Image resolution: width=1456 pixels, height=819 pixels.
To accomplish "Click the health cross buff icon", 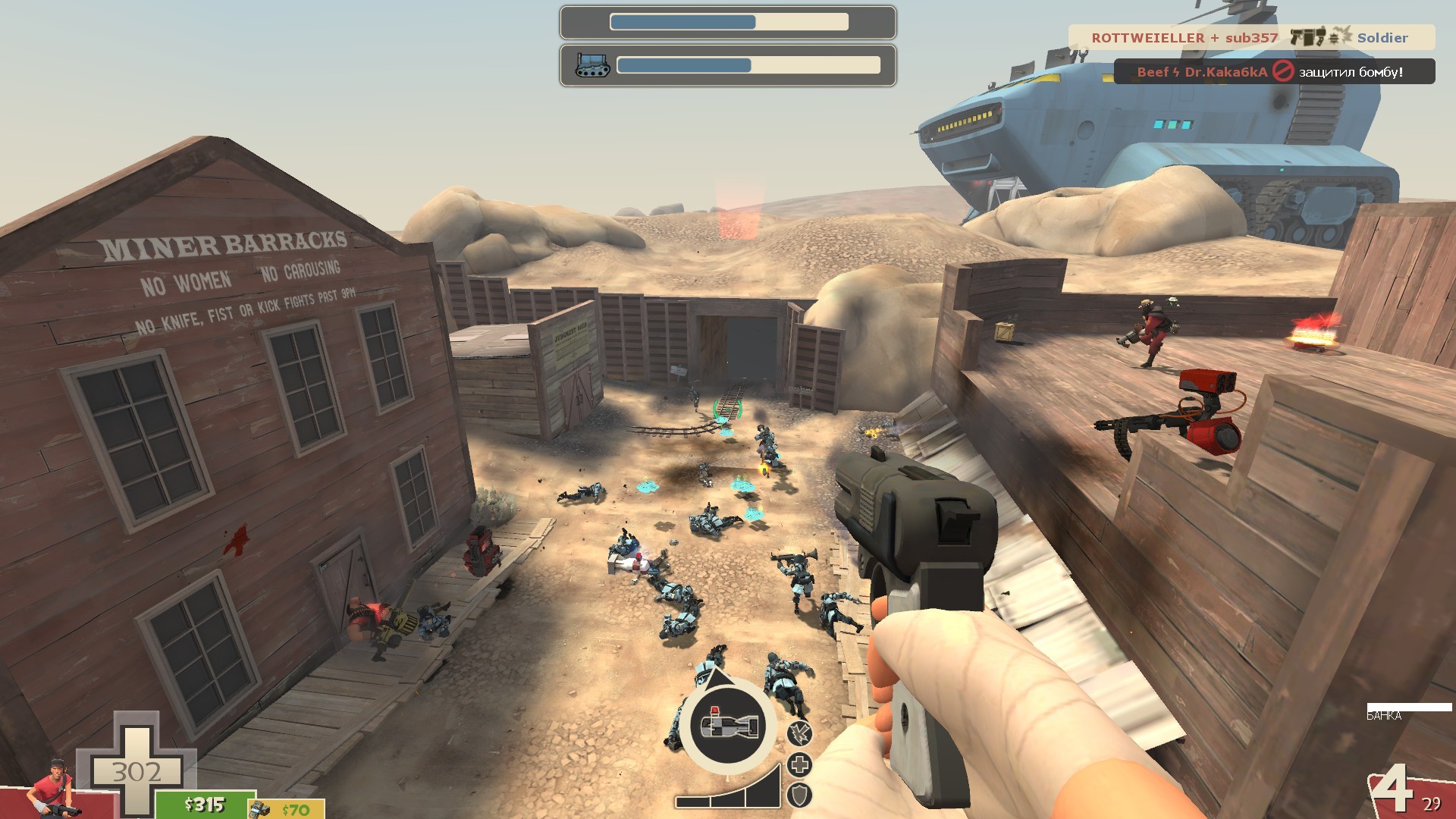I will click(800, 764).
